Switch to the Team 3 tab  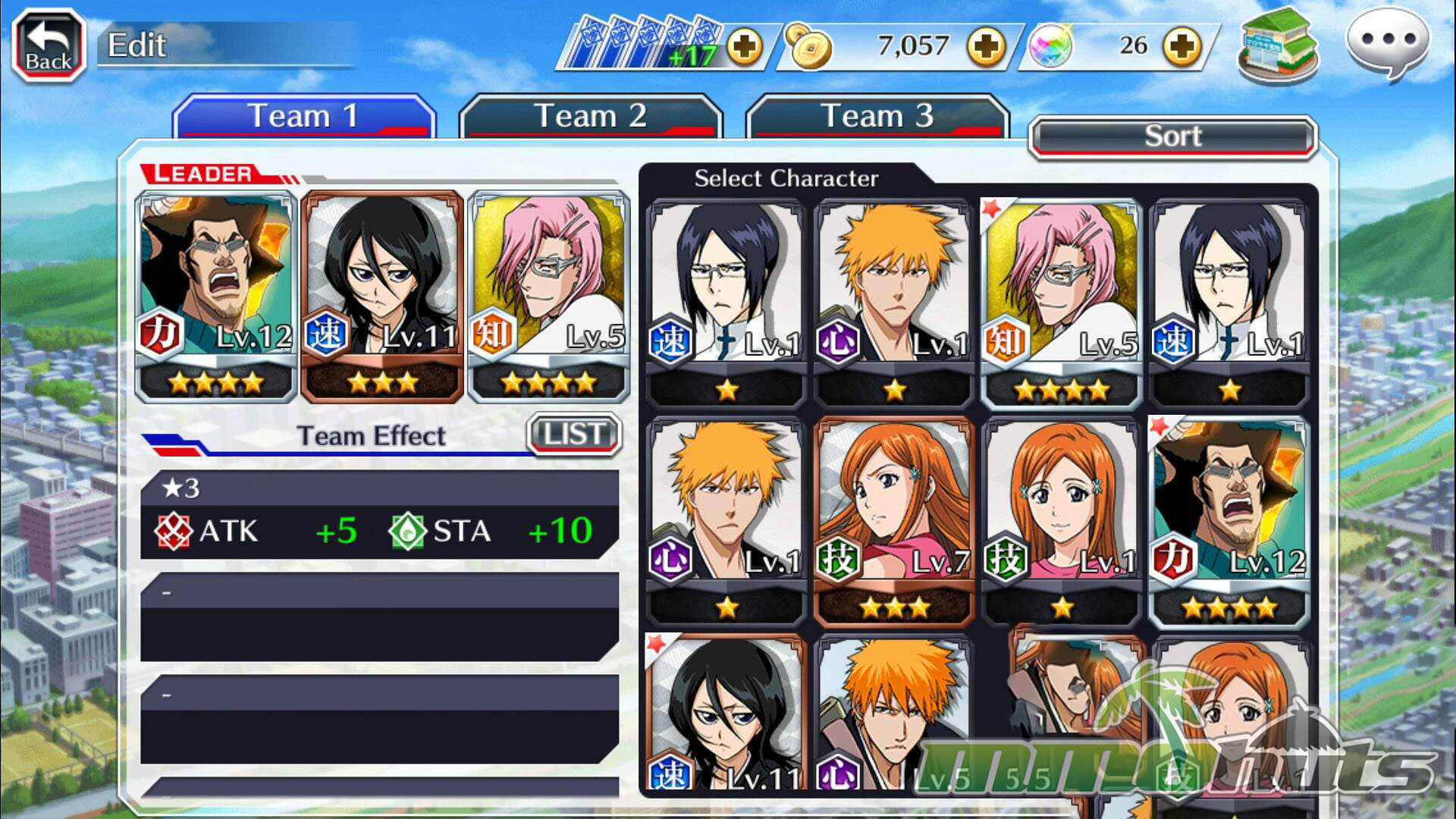coord(877,116)
